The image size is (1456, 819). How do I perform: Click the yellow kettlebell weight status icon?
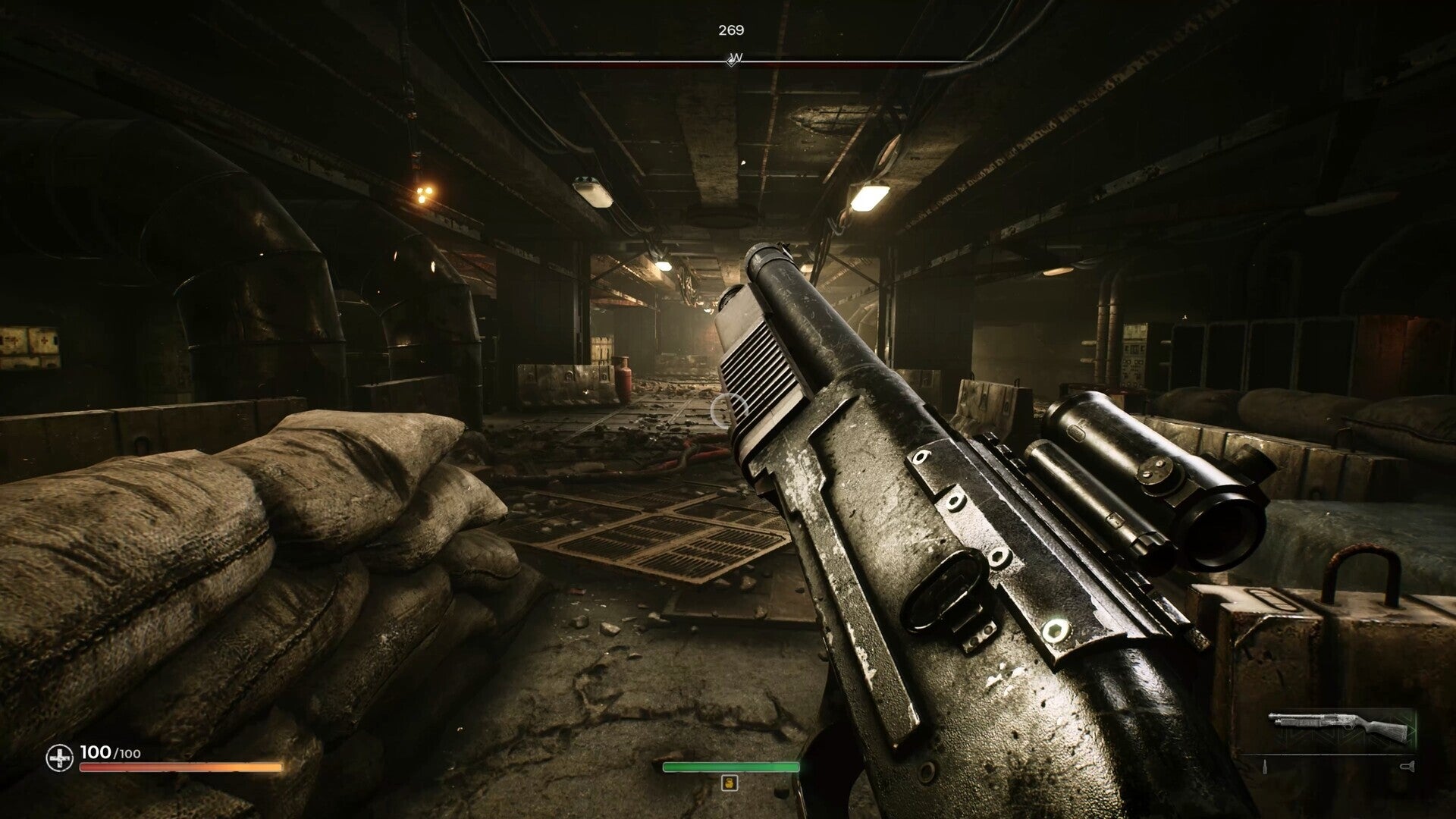coord(730,783)
